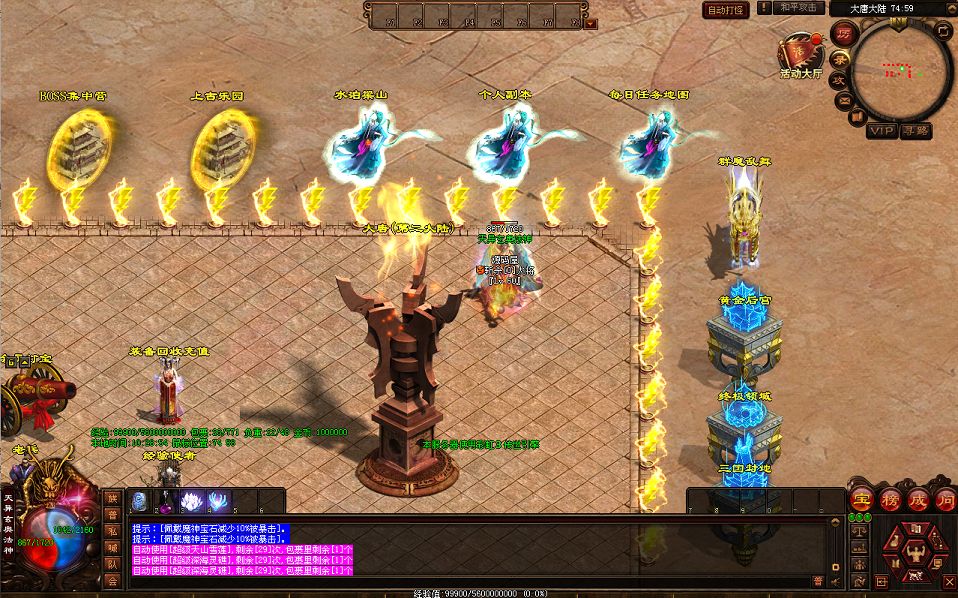Activate the 寻路 pathfinding button

pos(915,130)
